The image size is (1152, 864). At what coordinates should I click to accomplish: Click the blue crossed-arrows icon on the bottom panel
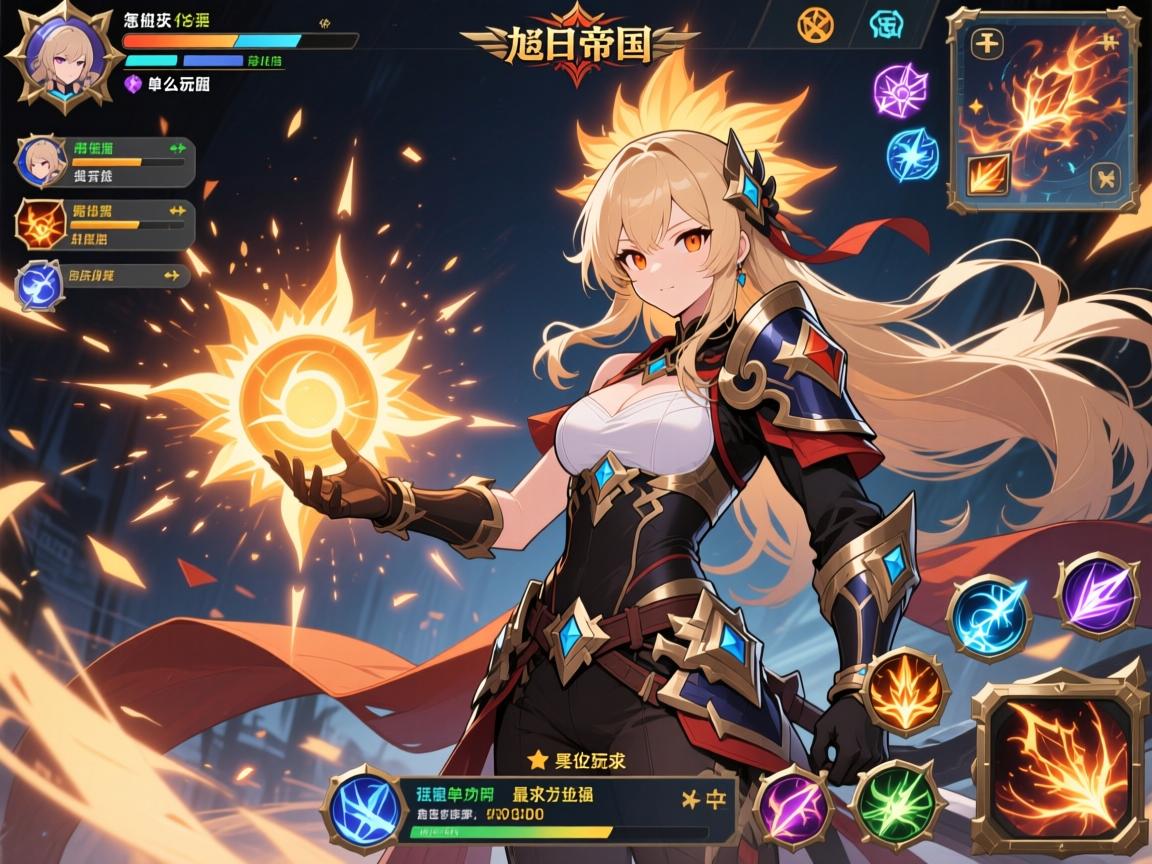tap(365, 807)
